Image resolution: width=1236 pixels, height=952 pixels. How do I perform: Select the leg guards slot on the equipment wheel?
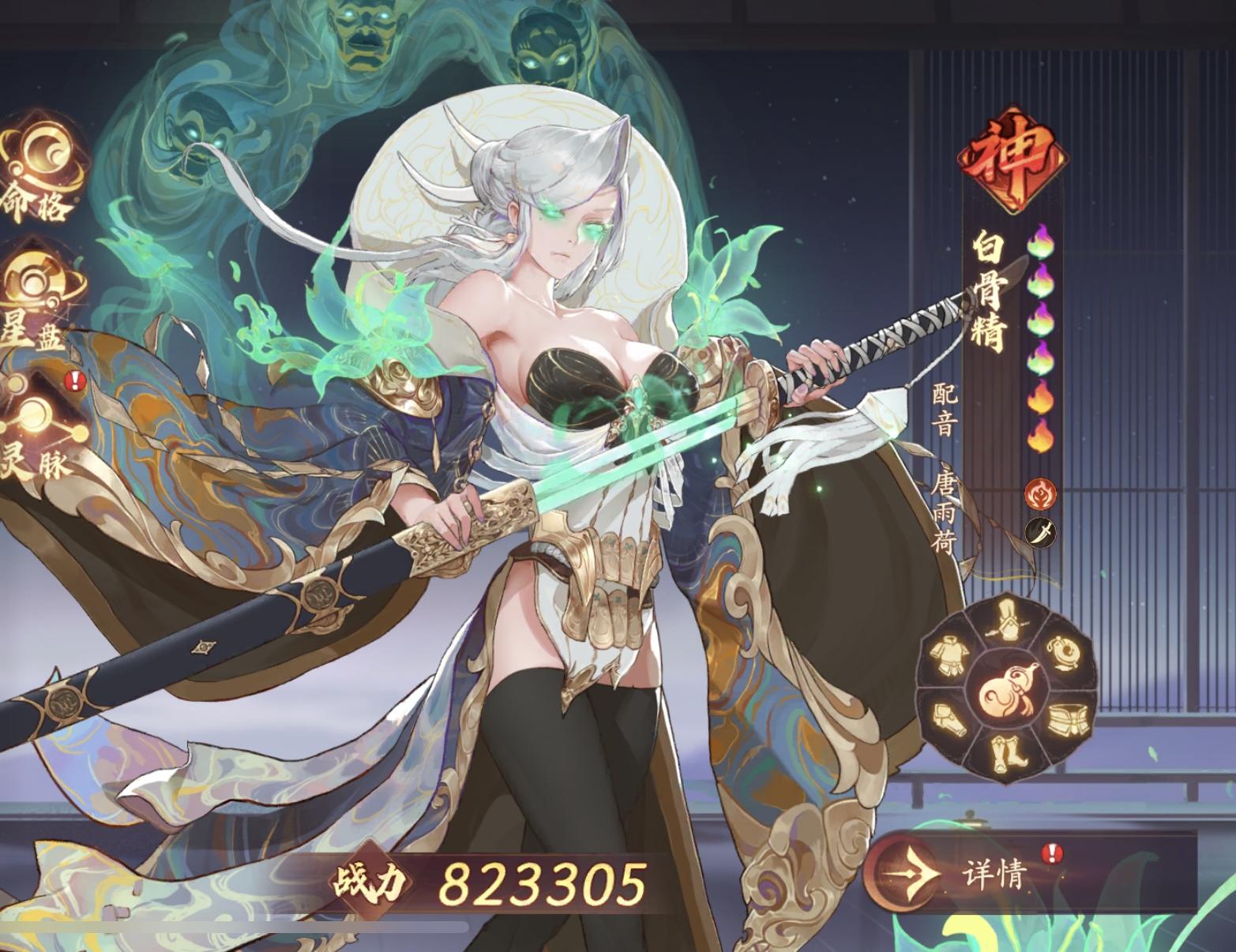949,718
